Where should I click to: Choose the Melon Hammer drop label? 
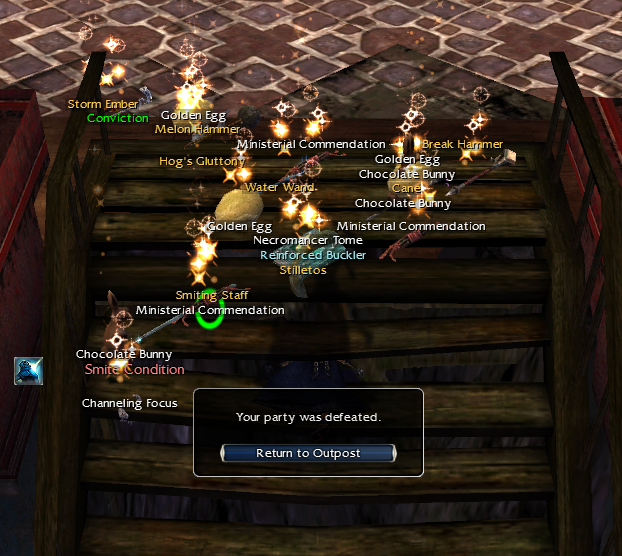(x=197, y=129)
